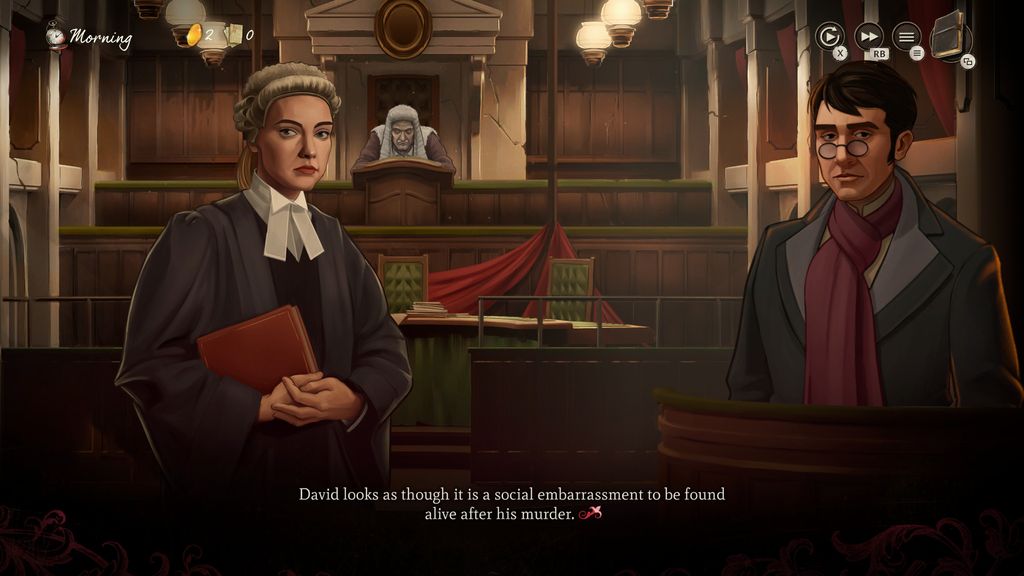
Task: Activate the fast-forward skip button
Action: pyautogui.click(x=868, y=36)
